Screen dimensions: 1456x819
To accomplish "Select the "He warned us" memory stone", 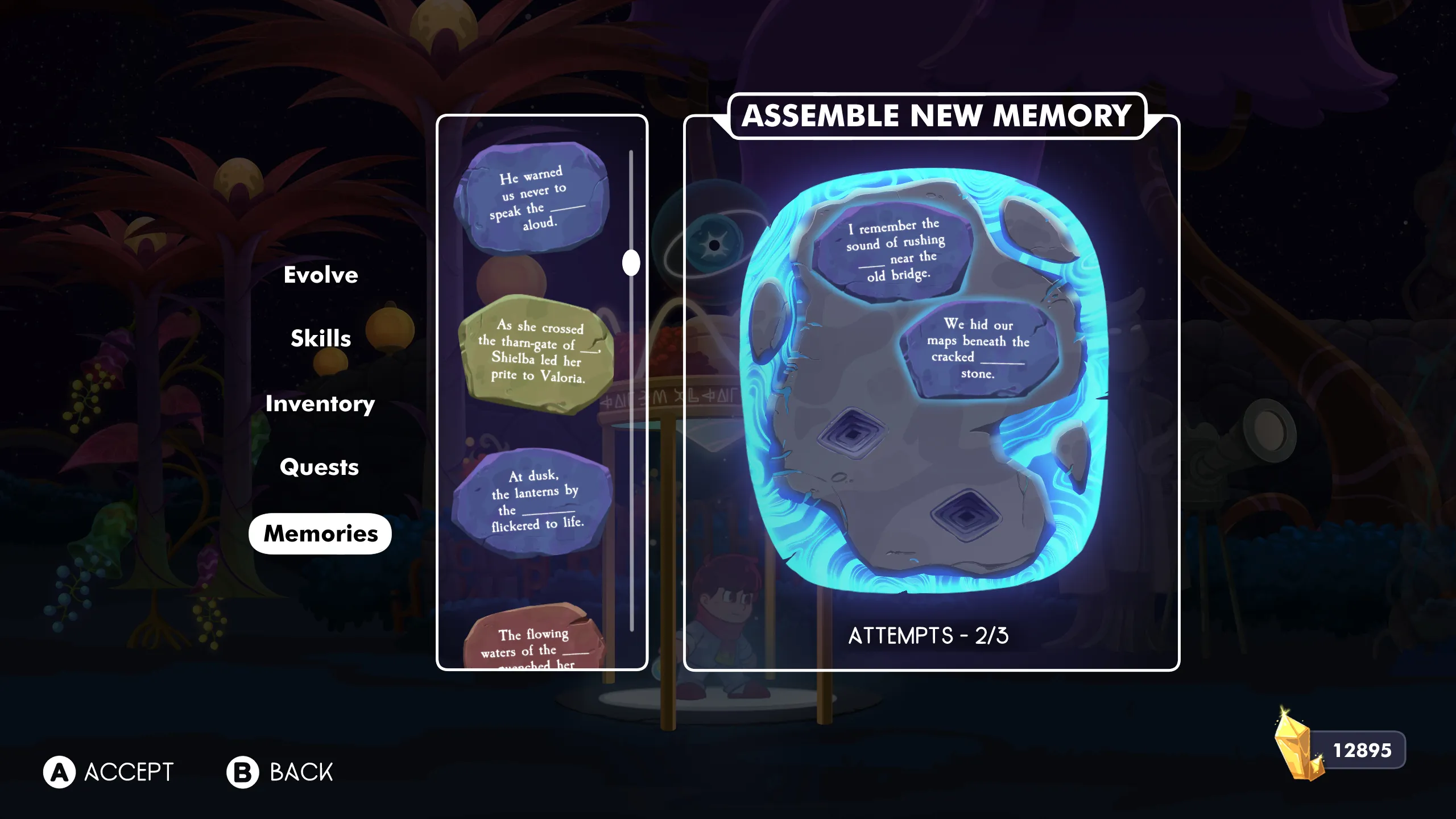I will click(533, 198).
